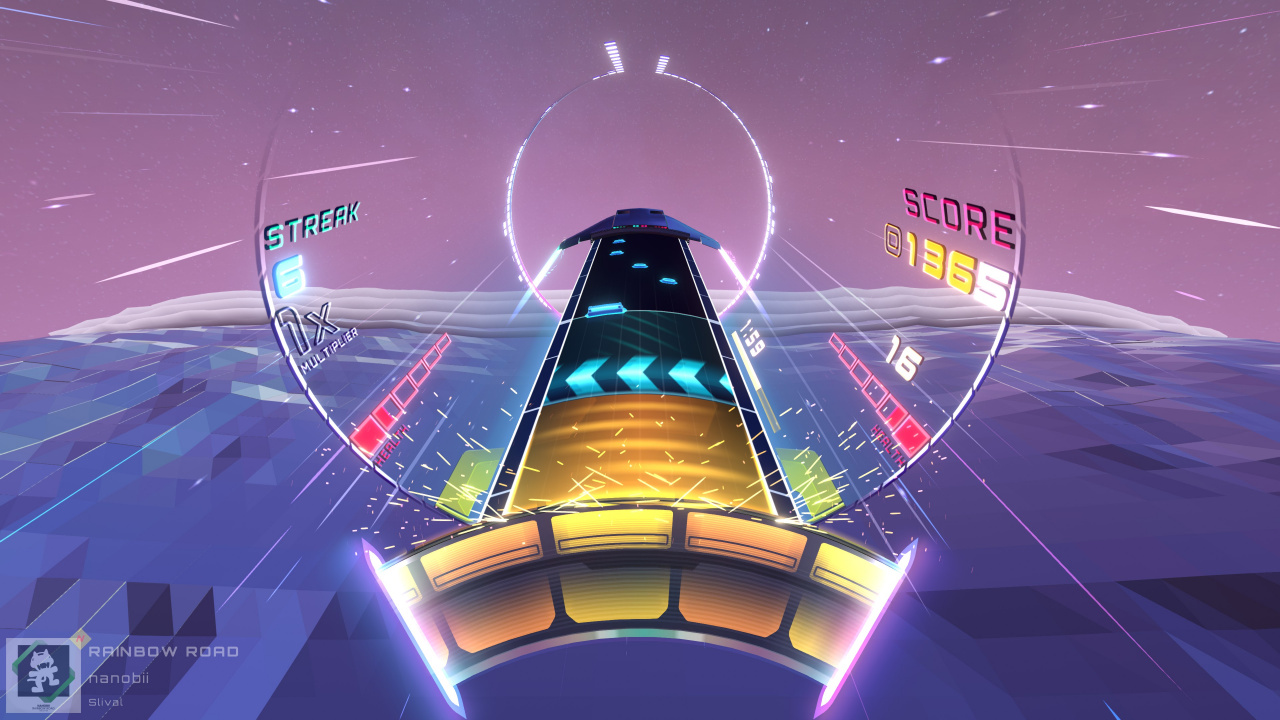Select the Slival label under the artist name
Screen dimensions: 1280x720
(x=106, y=702)
